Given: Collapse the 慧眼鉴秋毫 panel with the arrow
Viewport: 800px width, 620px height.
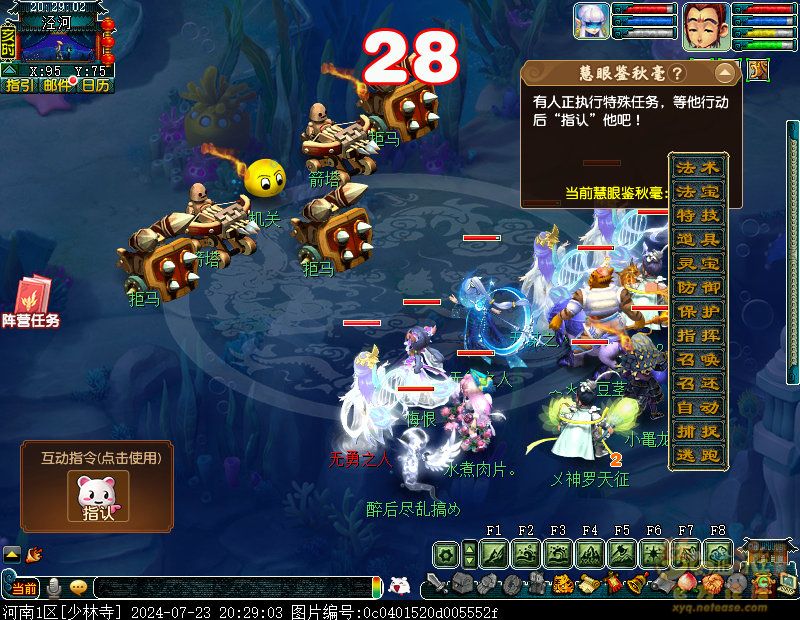Looking at the screenshot, I should coord(723,74).
